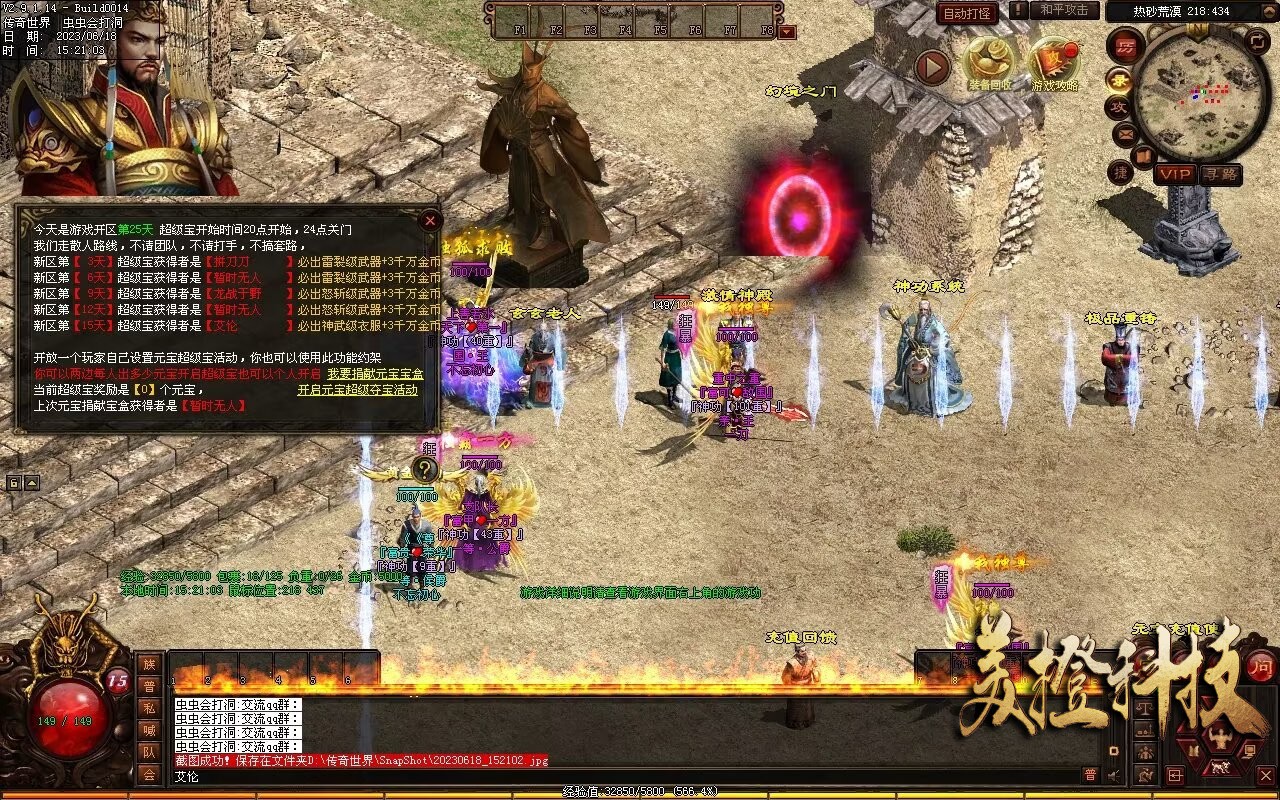Select the 喊 shout chat channel
Viewport: 1280px width, 800px height.
tap(149, 730)
